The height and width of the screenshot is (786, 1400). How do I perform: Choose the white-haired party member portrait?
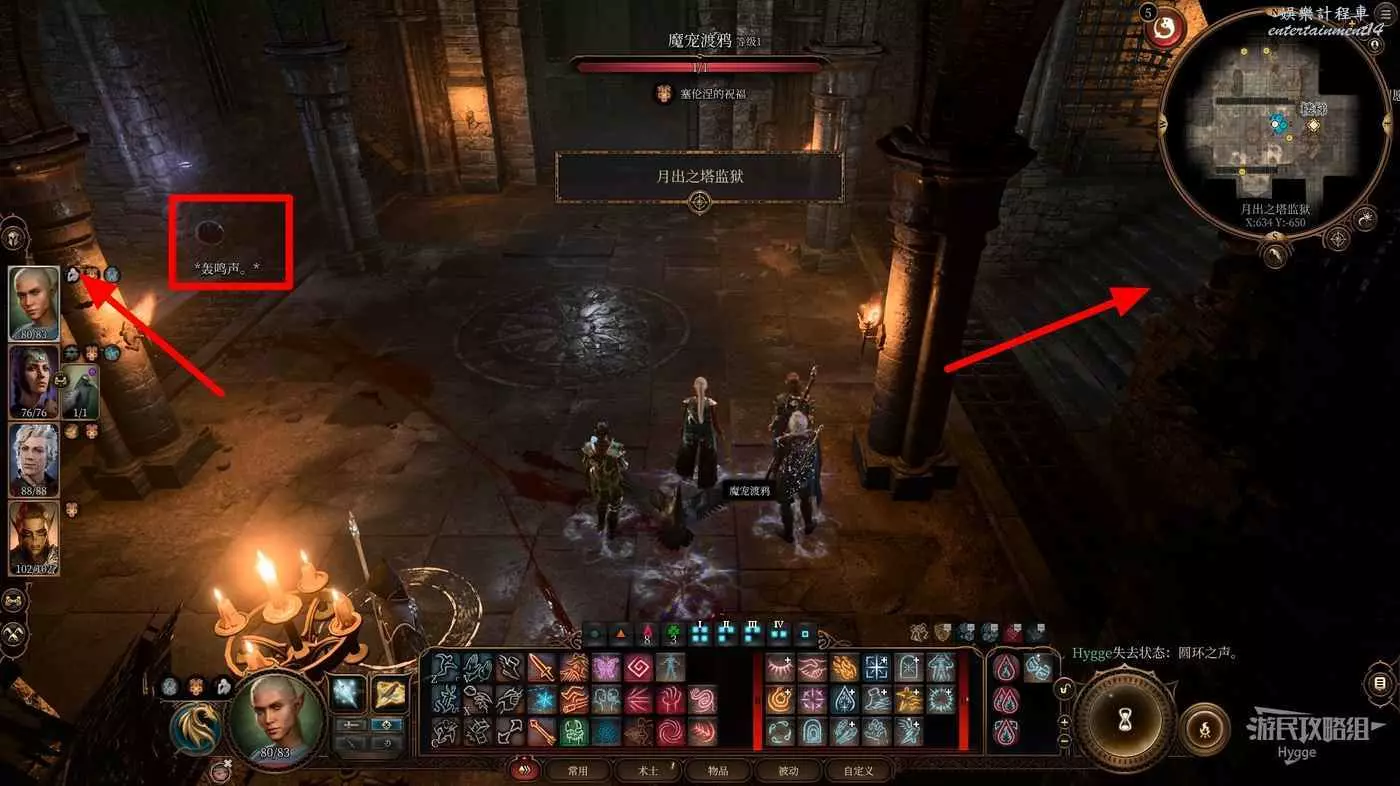[34, 459]
